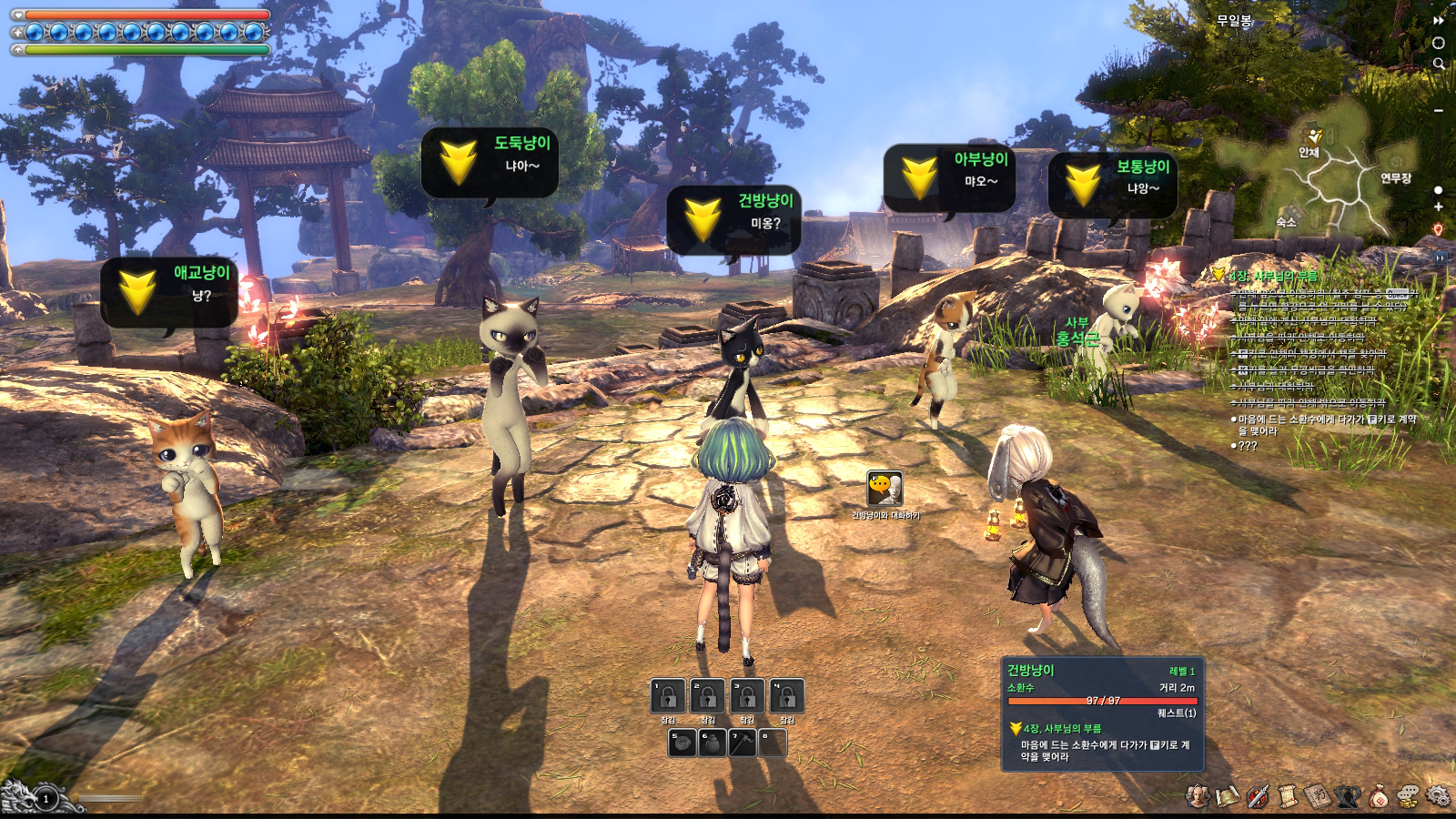This screenshot has height=819, width=1456.
Task: Open the skill book icon
Action: (1318, 796)
